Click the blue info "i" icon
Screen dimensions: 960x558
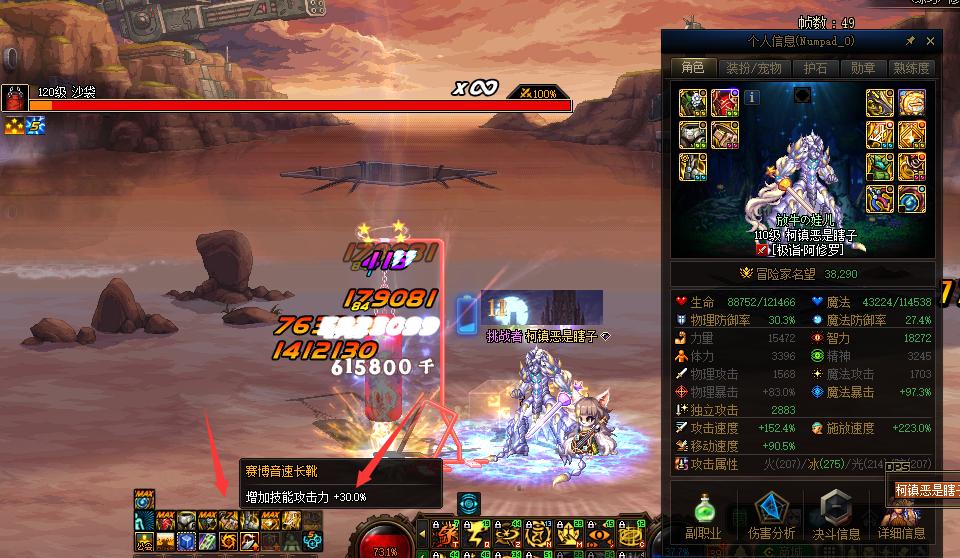[752, 98]
